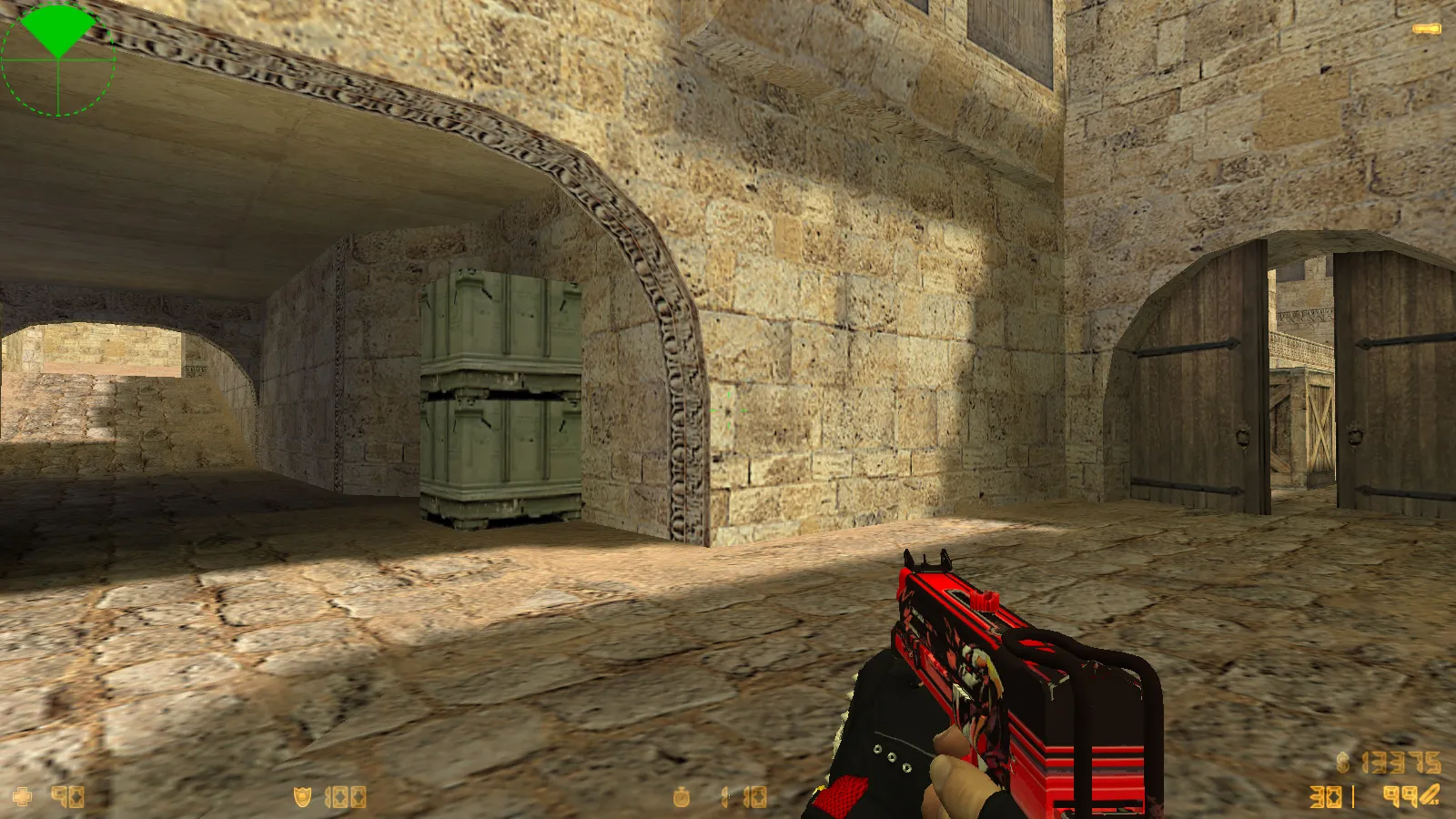Click the stacked green ammo crates
The width and height of the screenshot is (1456, 819).
pos(500,400)
